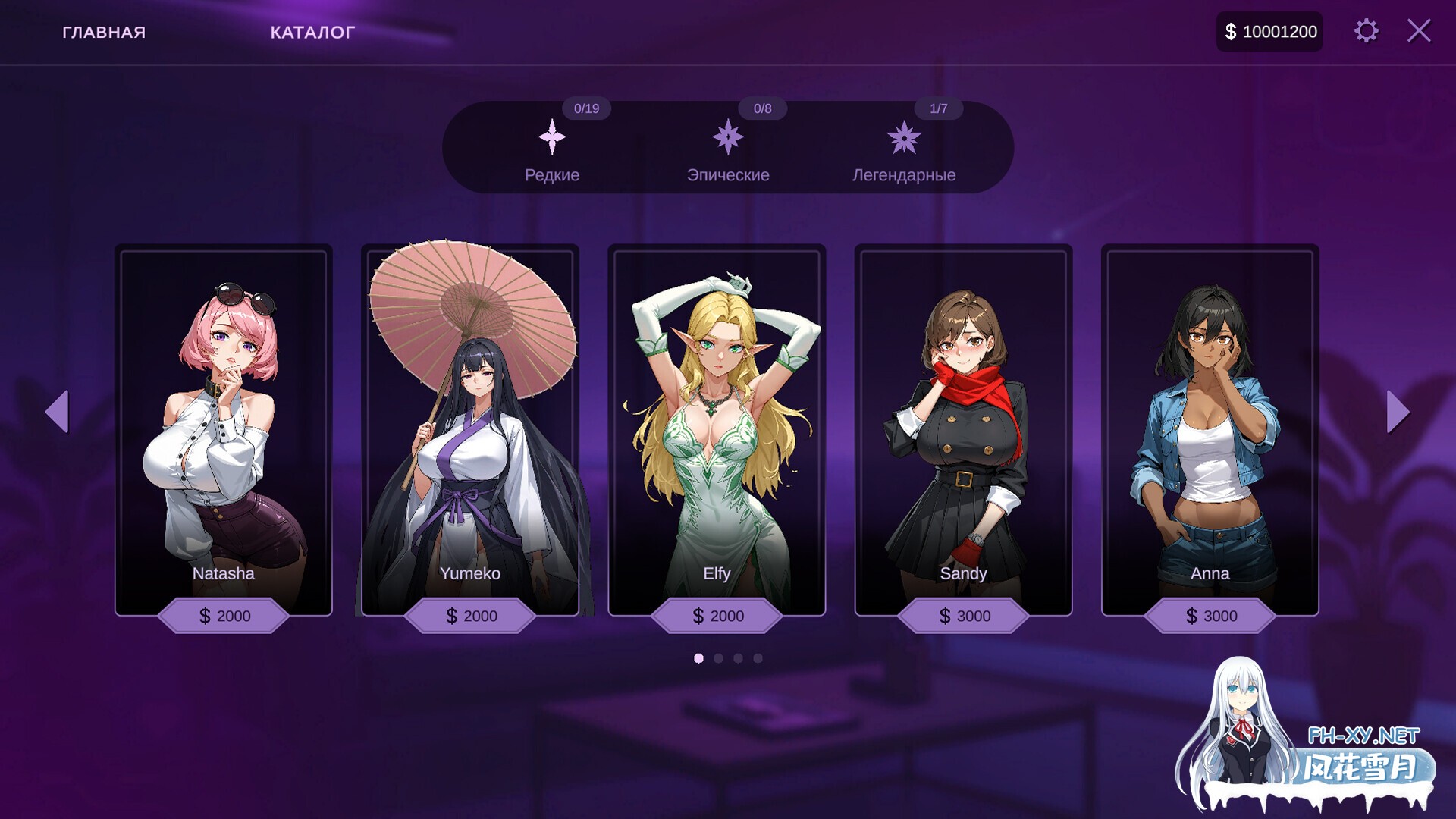The height and width of the screenshot is (819, 1456).
Task: Select the Редкие rarity star icon
Action: click(x=552, y=138)
